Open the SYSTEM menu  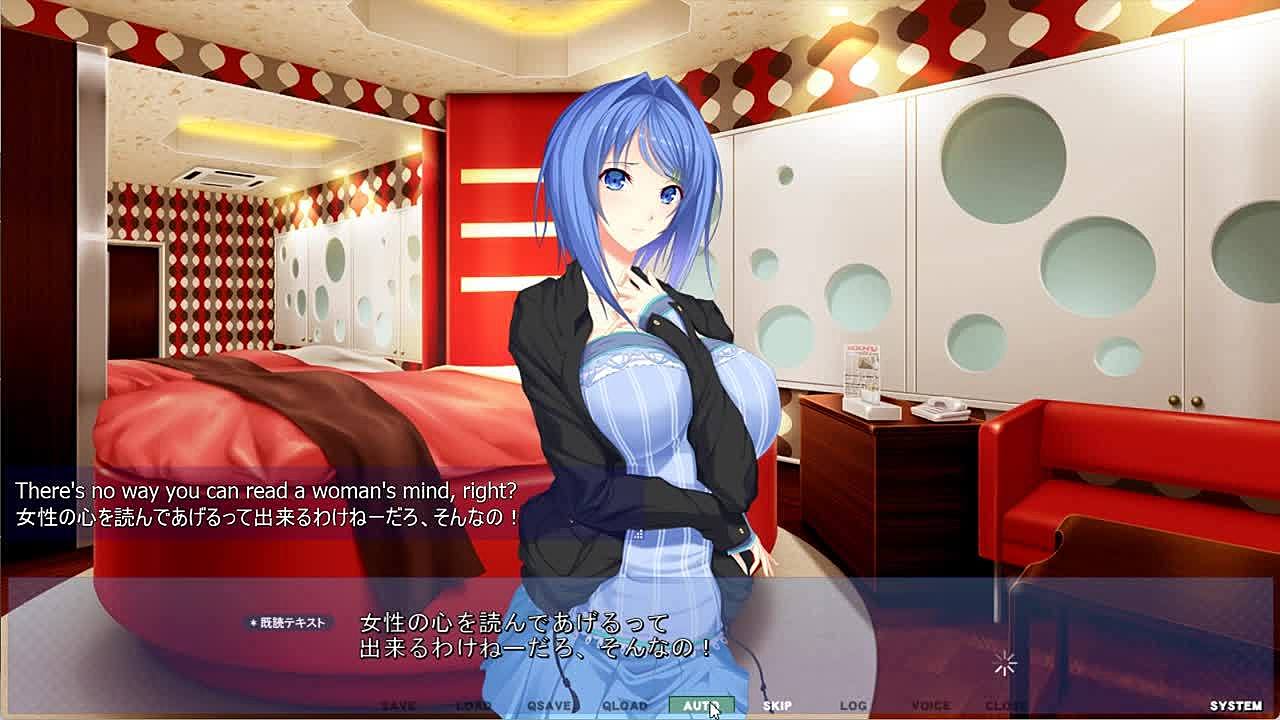pyautogui.click(x=1235, y=706)
